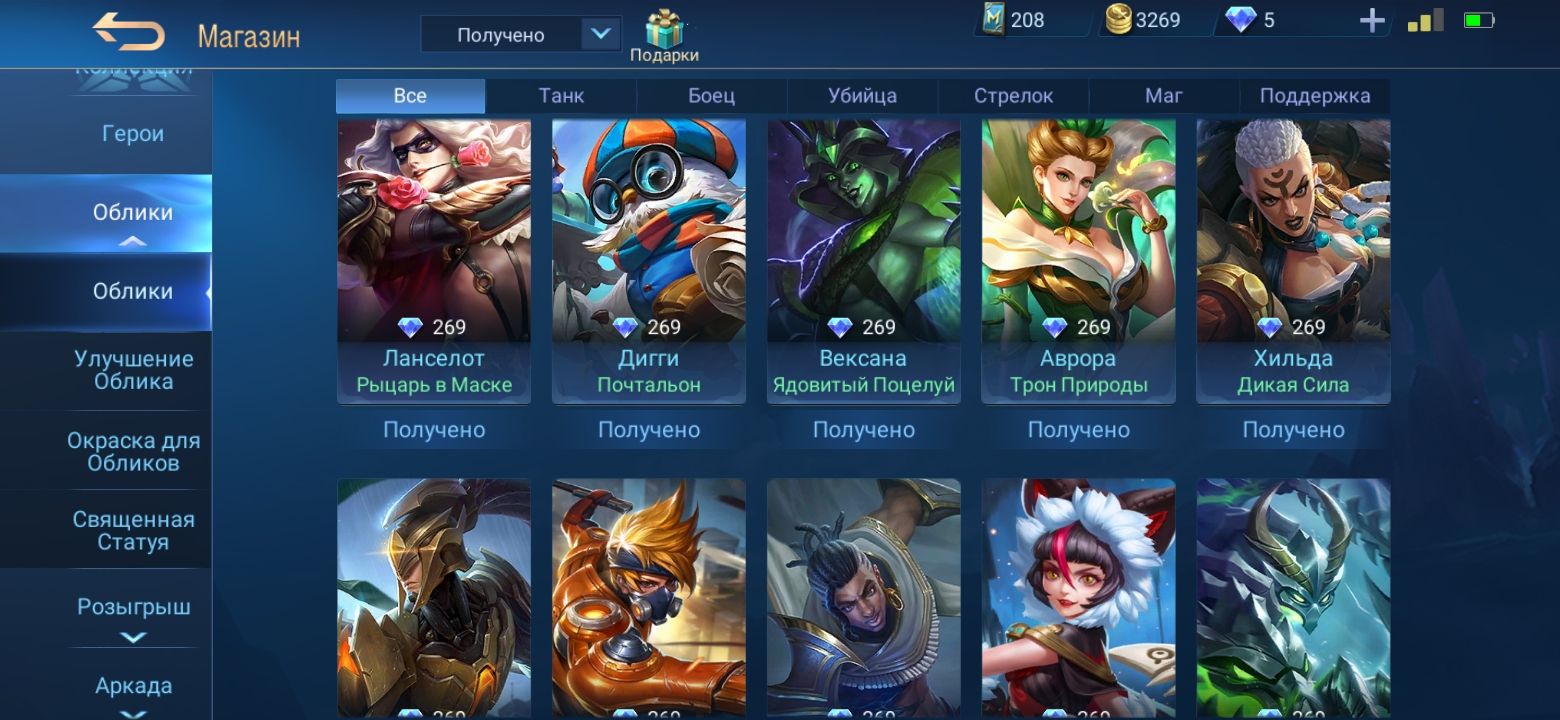Add diamonds with the plus button
Image resolution: width=1560 pixels, height=720 pixels.
click(x=1372, y=21)
